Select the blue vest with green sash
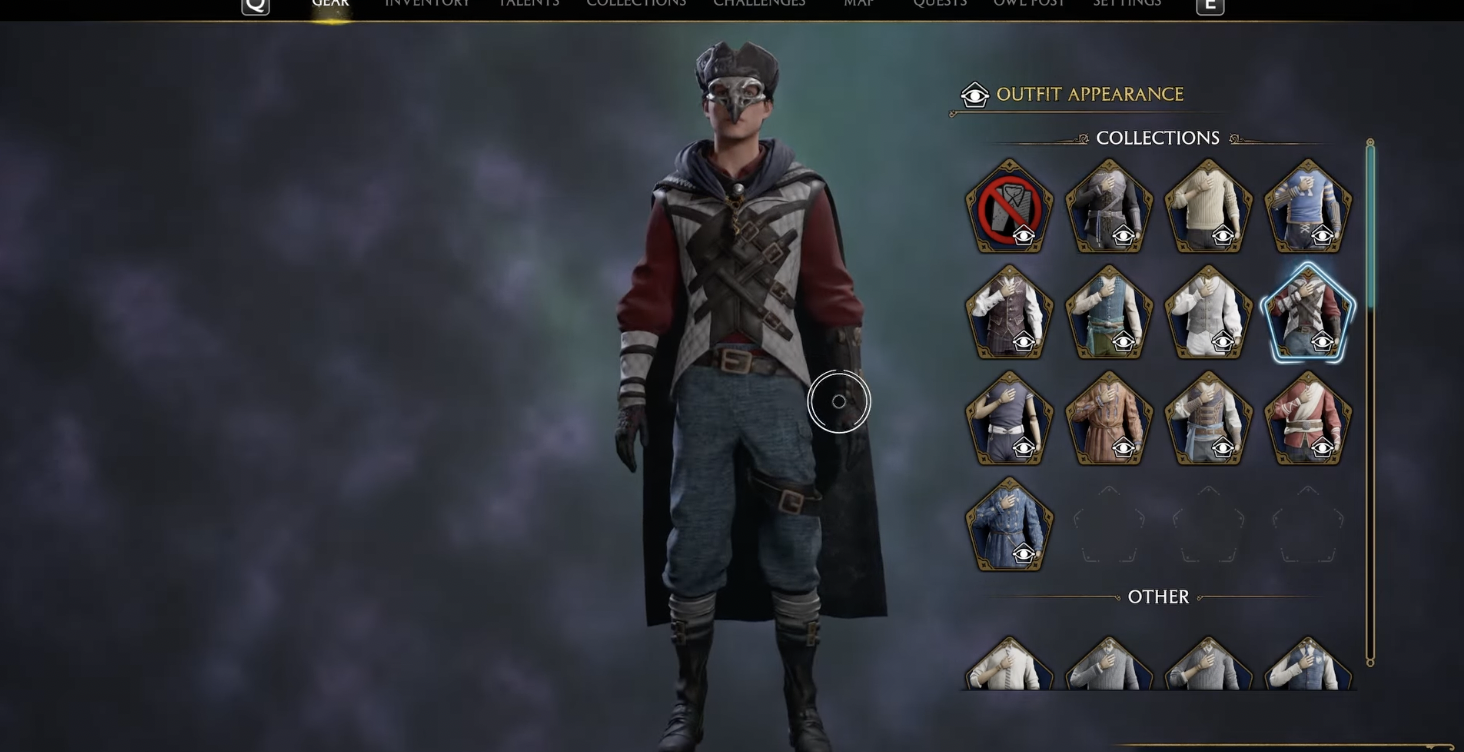Viewport: 1464px width, 752px height. (x=1109, y=313)
